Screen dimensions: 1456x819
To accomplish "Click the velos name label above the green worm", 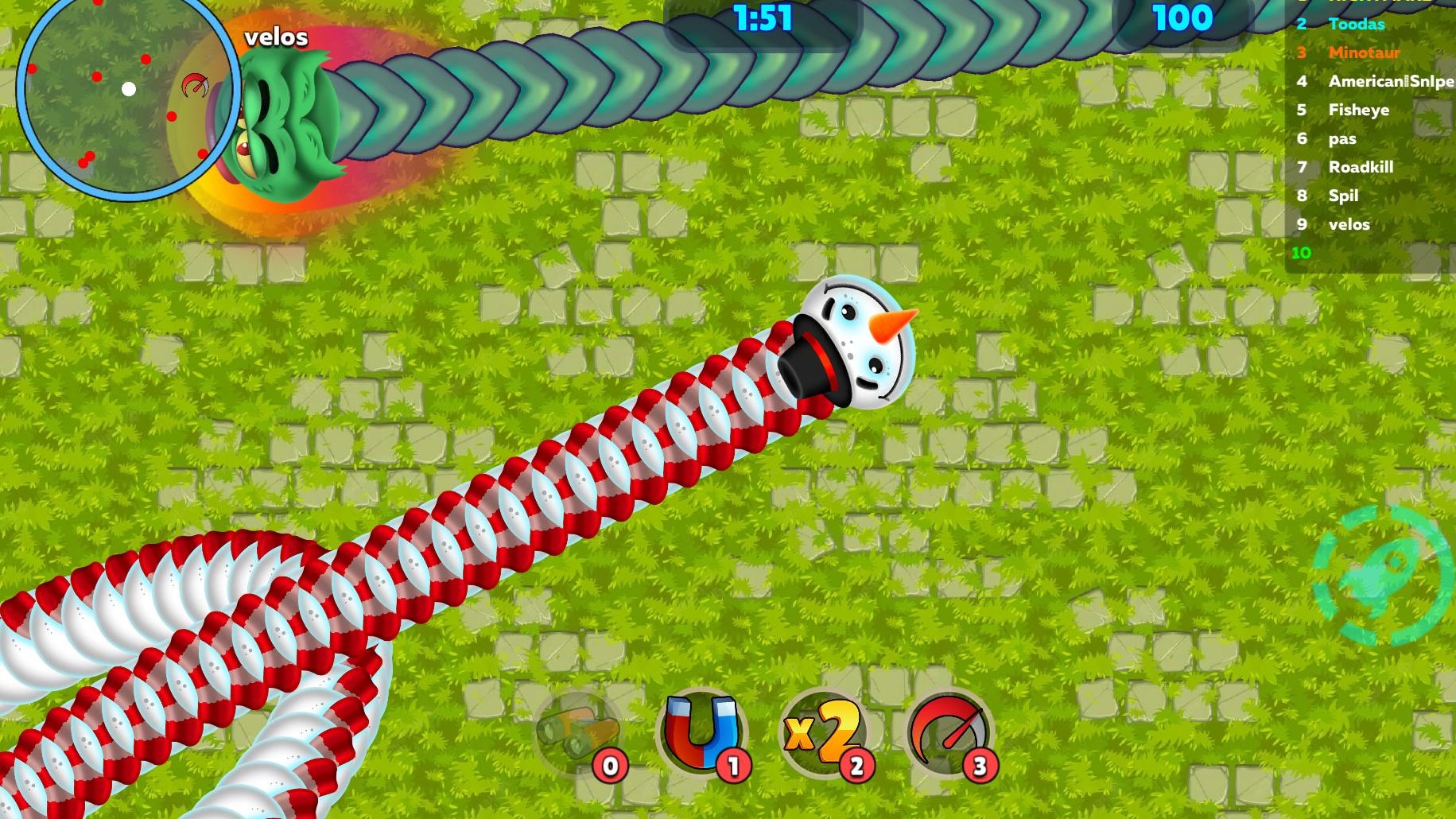I will pyautogui.click(x=276, y=37).
